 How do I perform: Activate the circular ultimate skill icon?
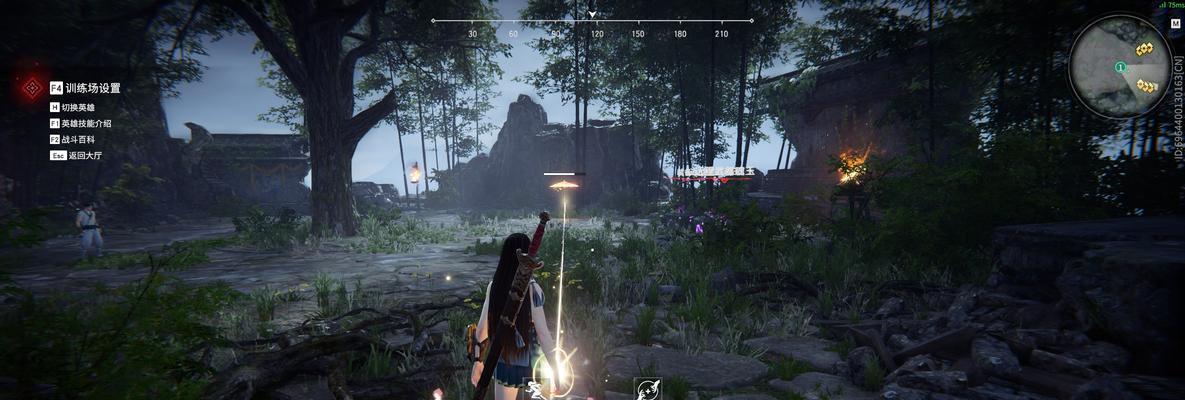pos(647,388)
